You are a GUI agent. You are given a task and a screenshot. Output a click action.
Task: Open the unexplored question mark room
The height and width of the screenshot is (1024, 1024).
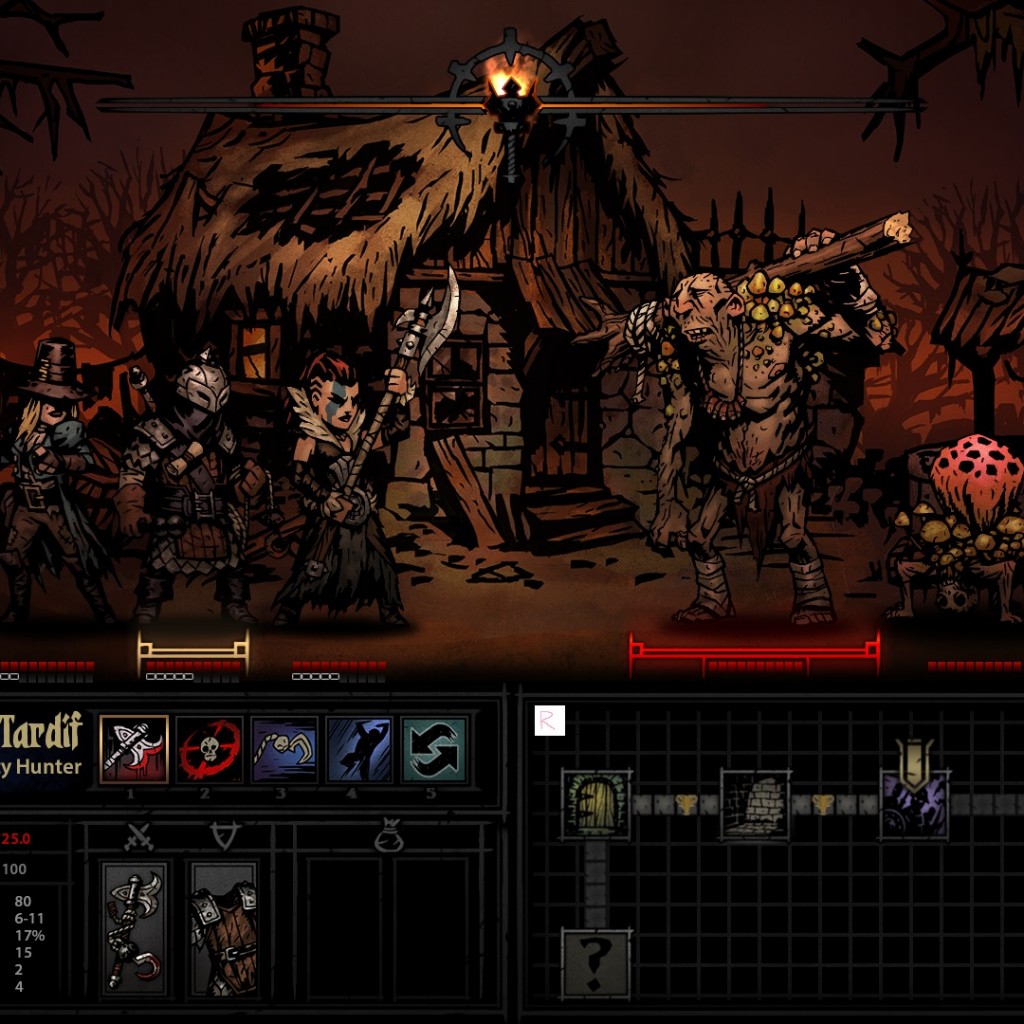click(596, 962)
